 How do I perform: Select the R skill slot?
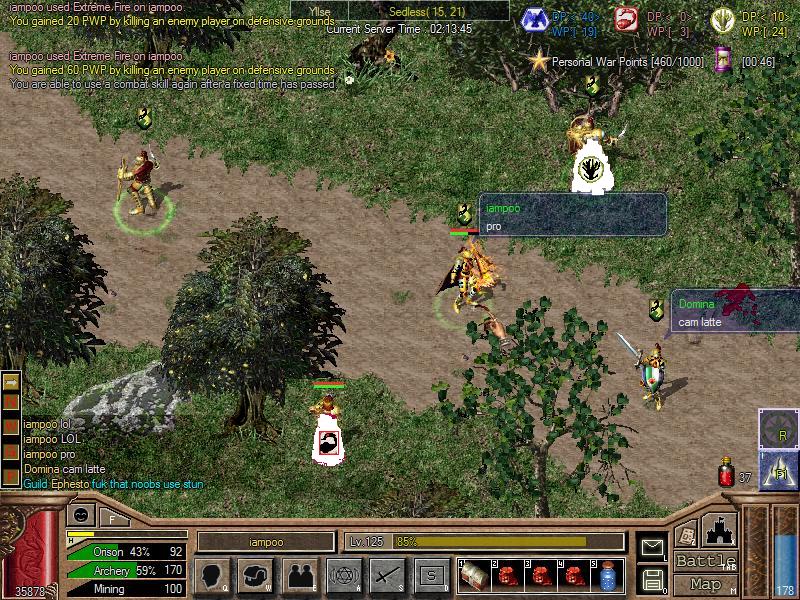click(778, 431)
